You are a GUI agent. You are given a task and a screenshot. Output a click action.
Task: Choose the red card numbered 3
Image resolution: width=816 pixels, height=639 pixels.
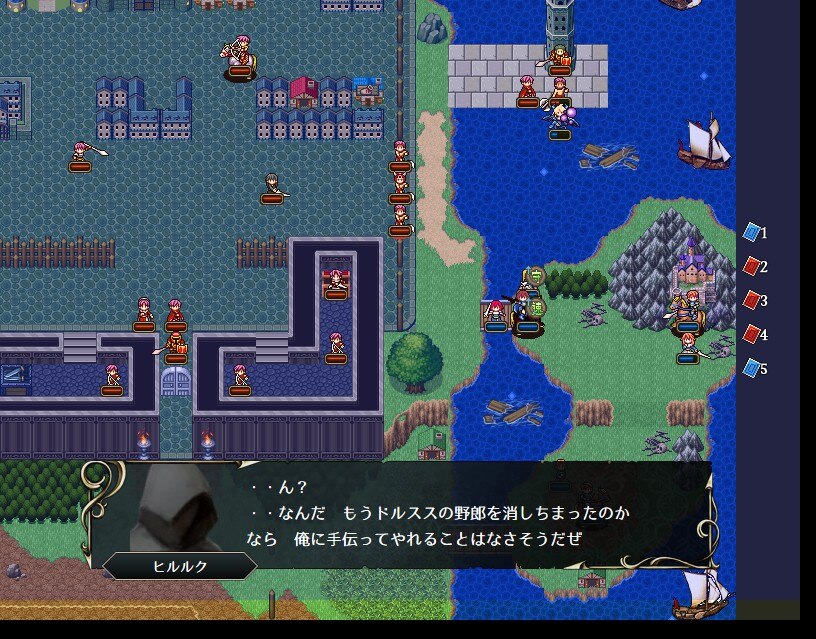pyautogui.click(x=752, y=301)
